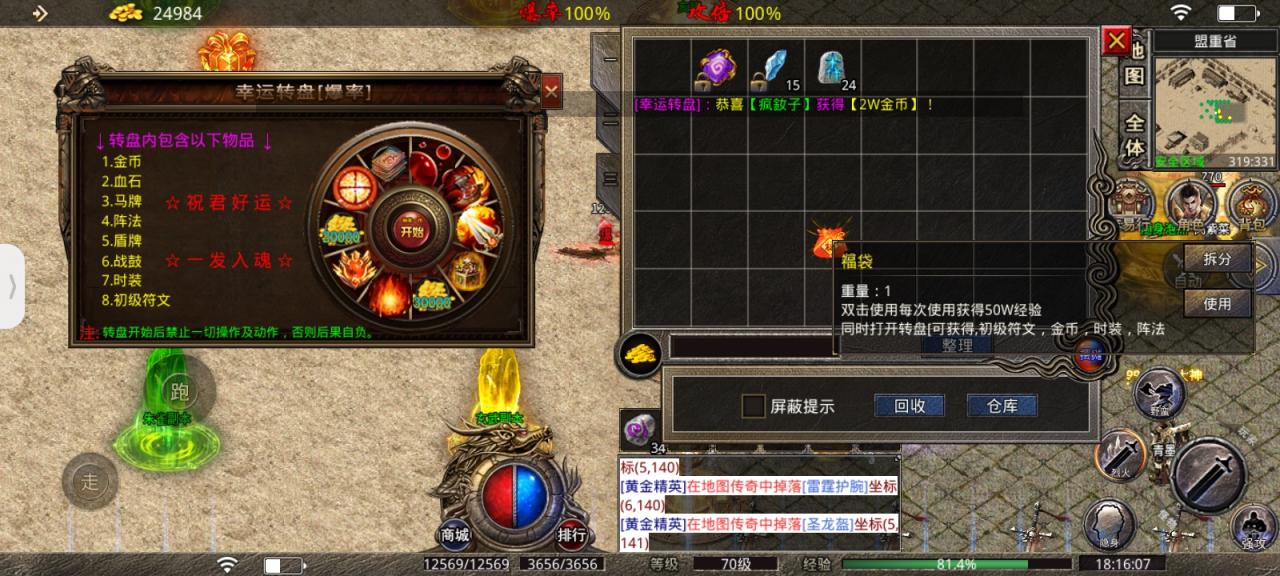Viewport: 1280px width, 576px height.
Task: Sort the inventory with 整理
Action: click(957, 345)
